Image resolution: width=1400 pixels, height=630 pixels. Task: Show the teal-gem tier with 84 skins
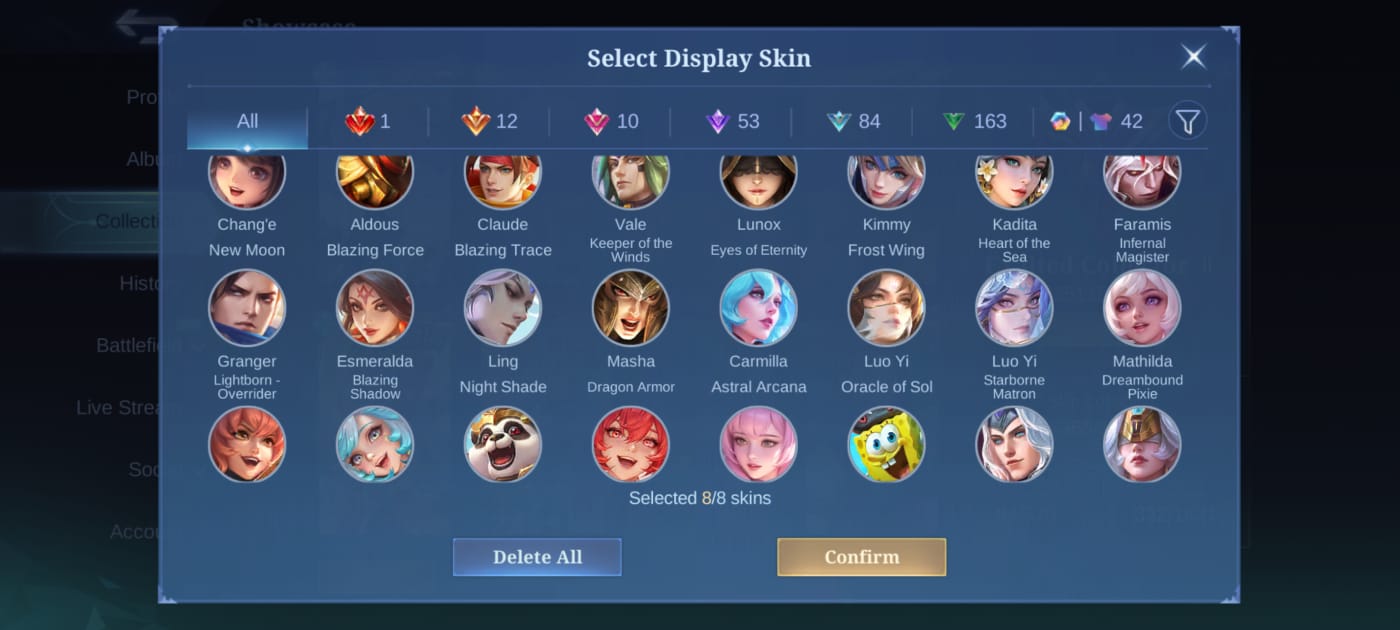point(852,122)
